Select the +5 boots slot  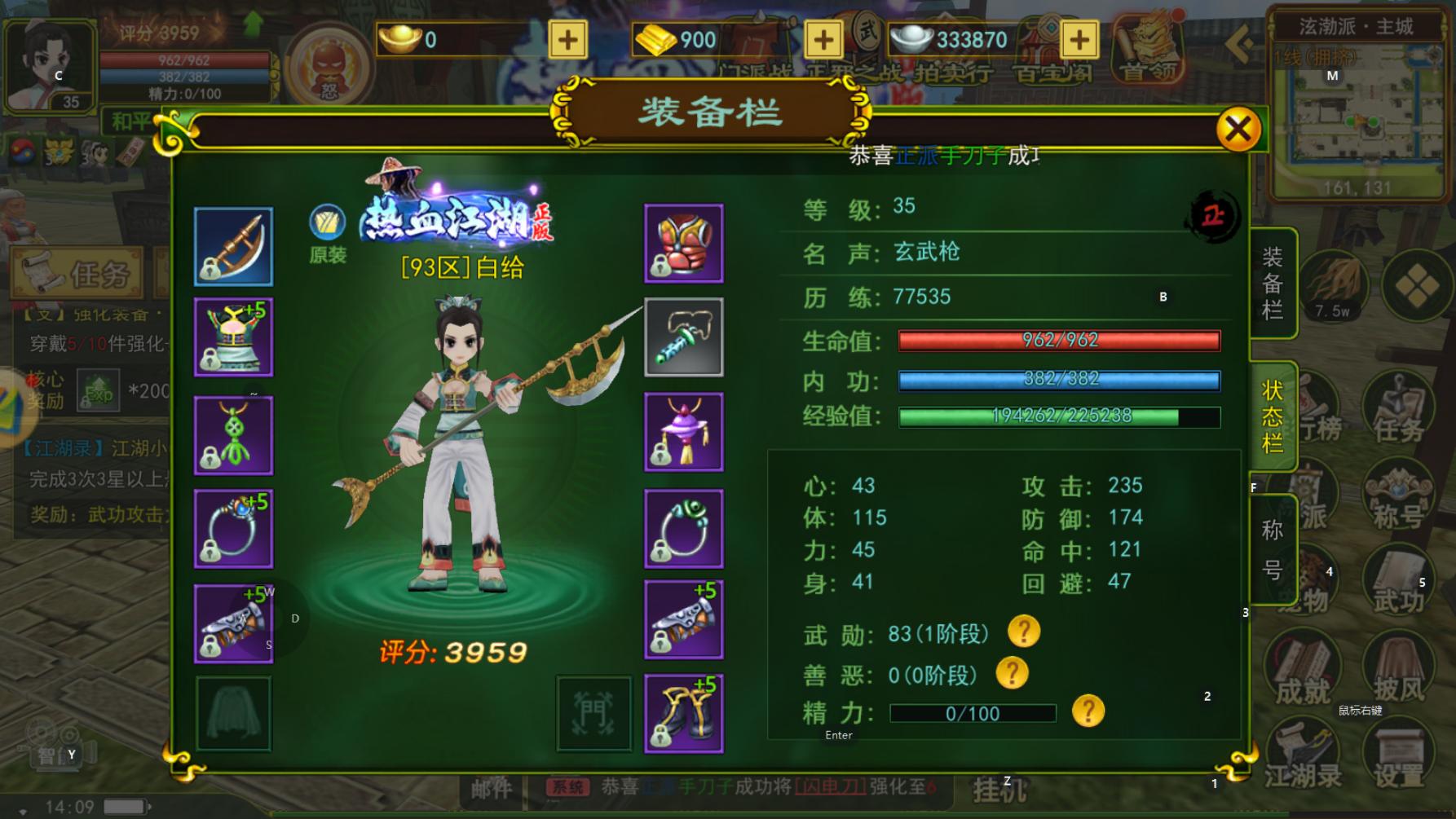(x=683, y=713)
